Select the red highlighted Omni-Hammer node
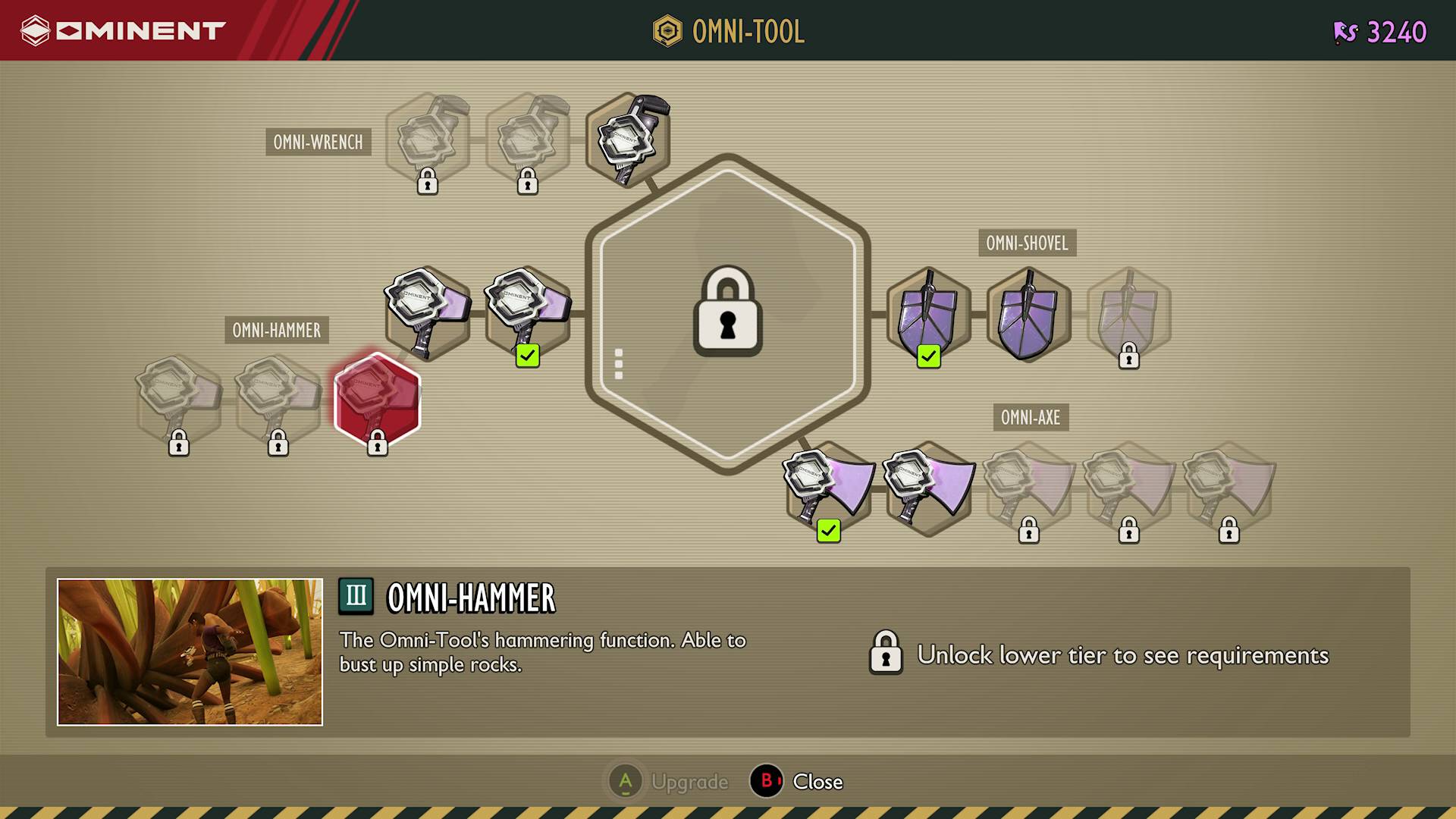Image resolution: width=1456 pixels, height=819 pixels. tap(377, 400)
